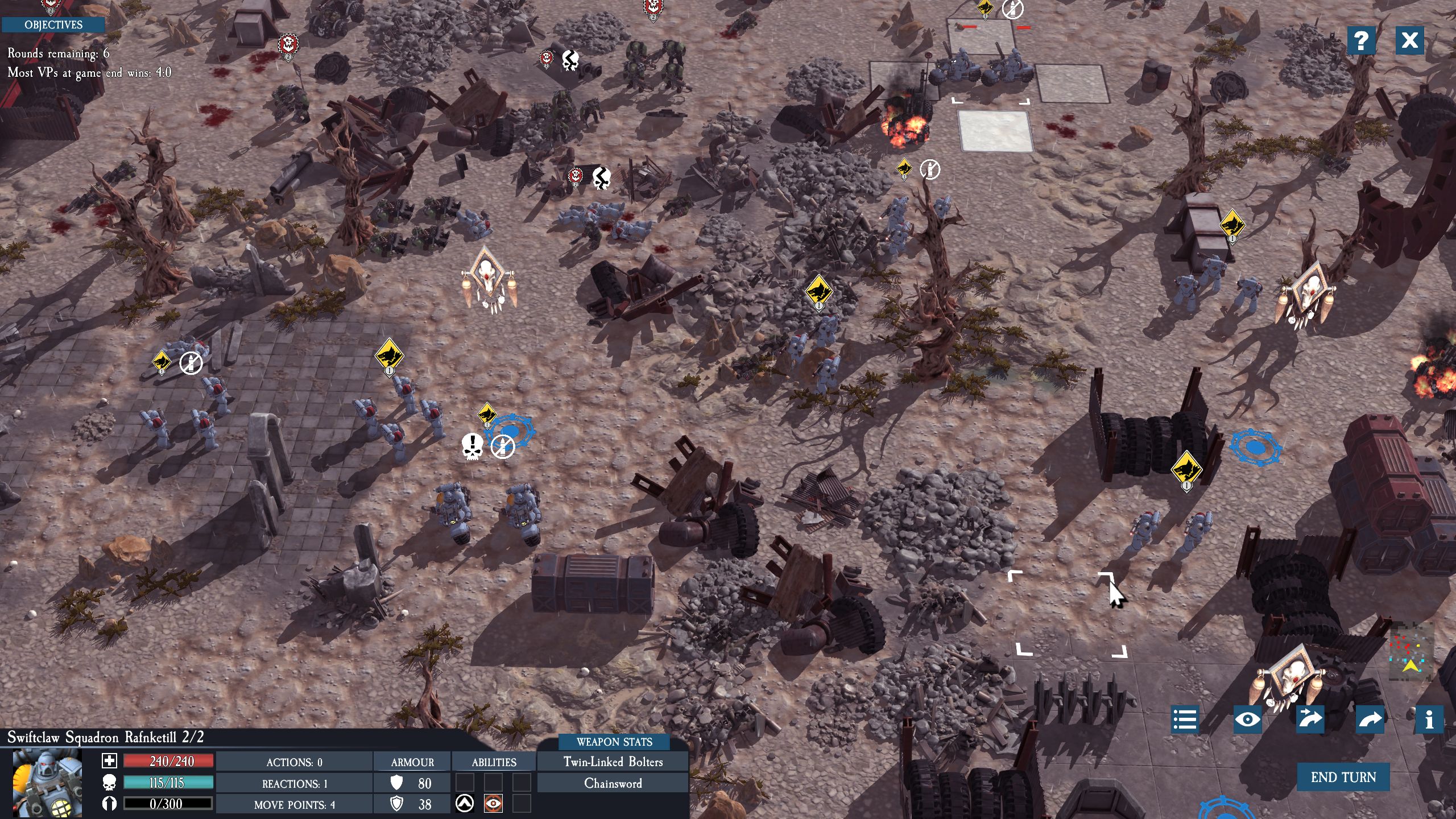Click the single curved arrow button
The width and height of the screenshot is (1456, 819).
click(x=1370, y=719)
